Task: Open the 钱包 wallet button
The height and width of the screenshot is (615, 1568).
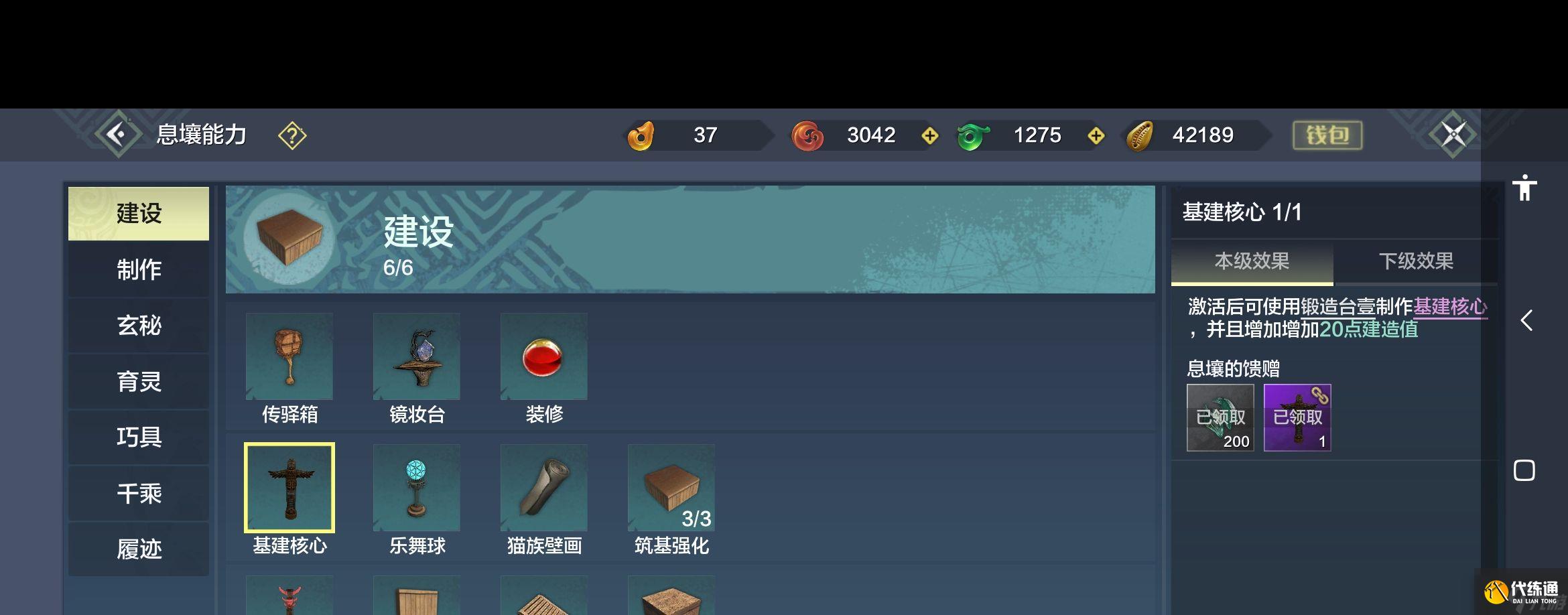Action: 1327,135
